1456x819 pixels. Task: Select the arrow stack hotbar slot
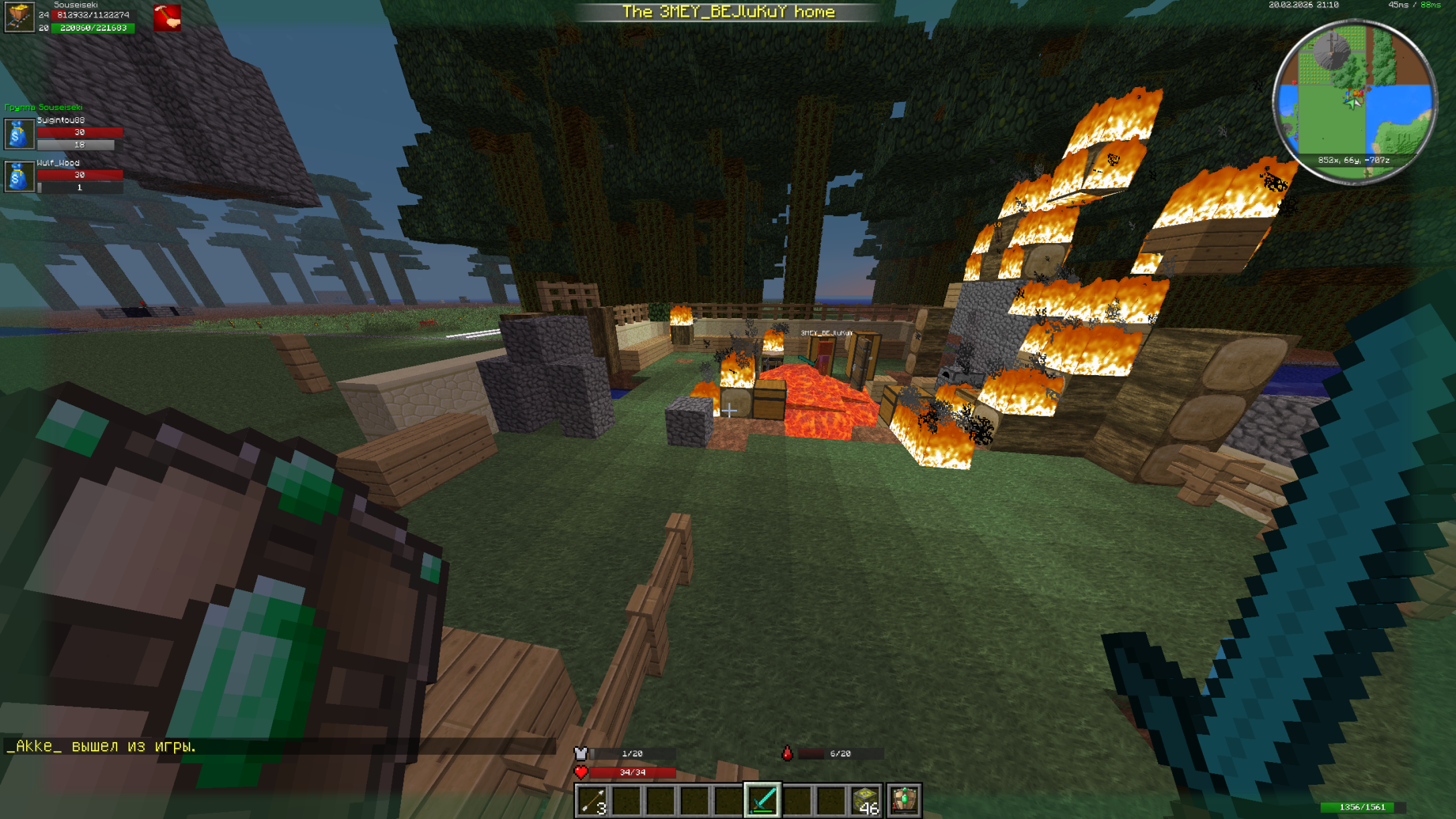point(592,800)
